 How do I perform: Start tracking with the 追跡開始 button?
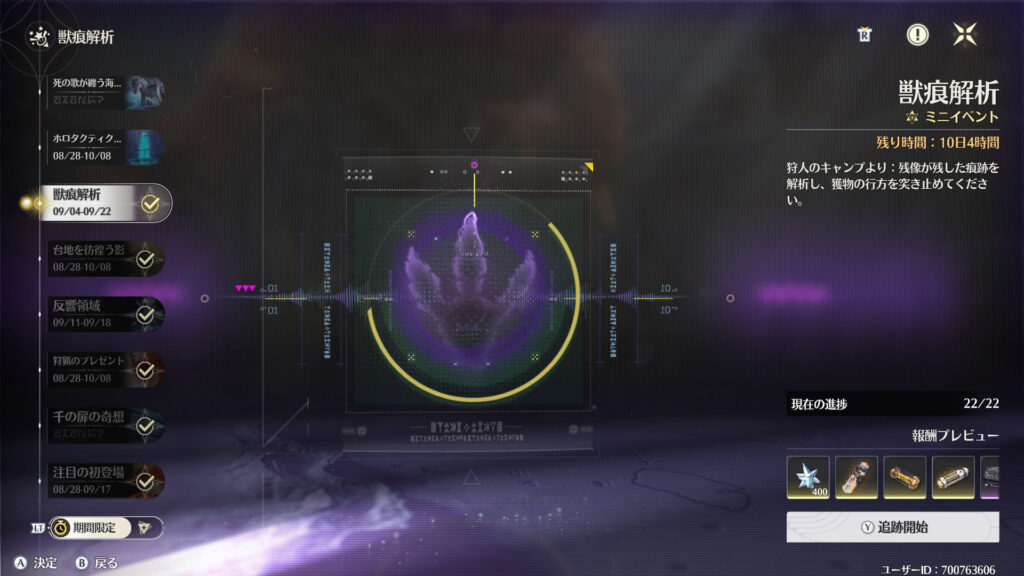click(892, 527)
